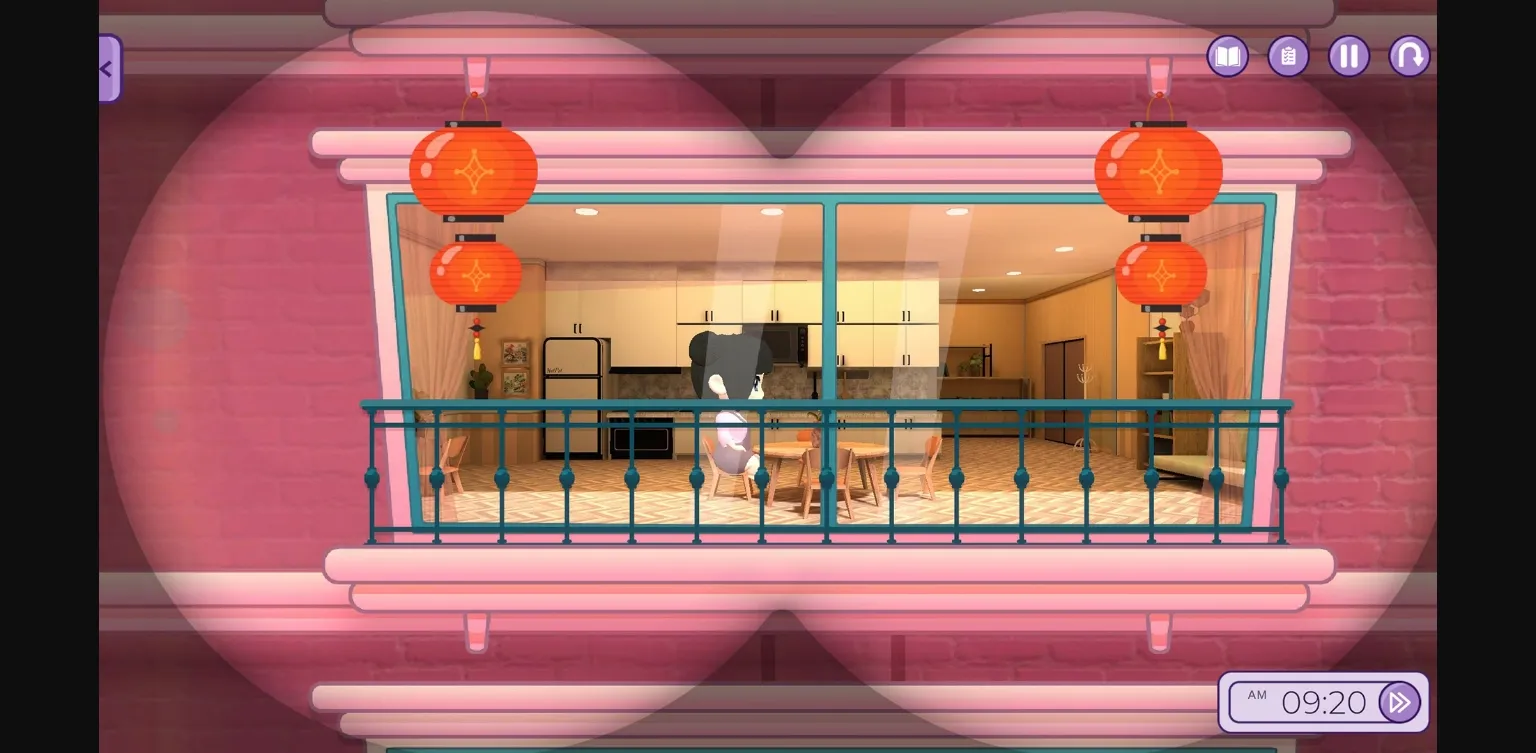1536x753 pixels.
Task: Collapse the left side panel chevron
Action: click(106, 68)
